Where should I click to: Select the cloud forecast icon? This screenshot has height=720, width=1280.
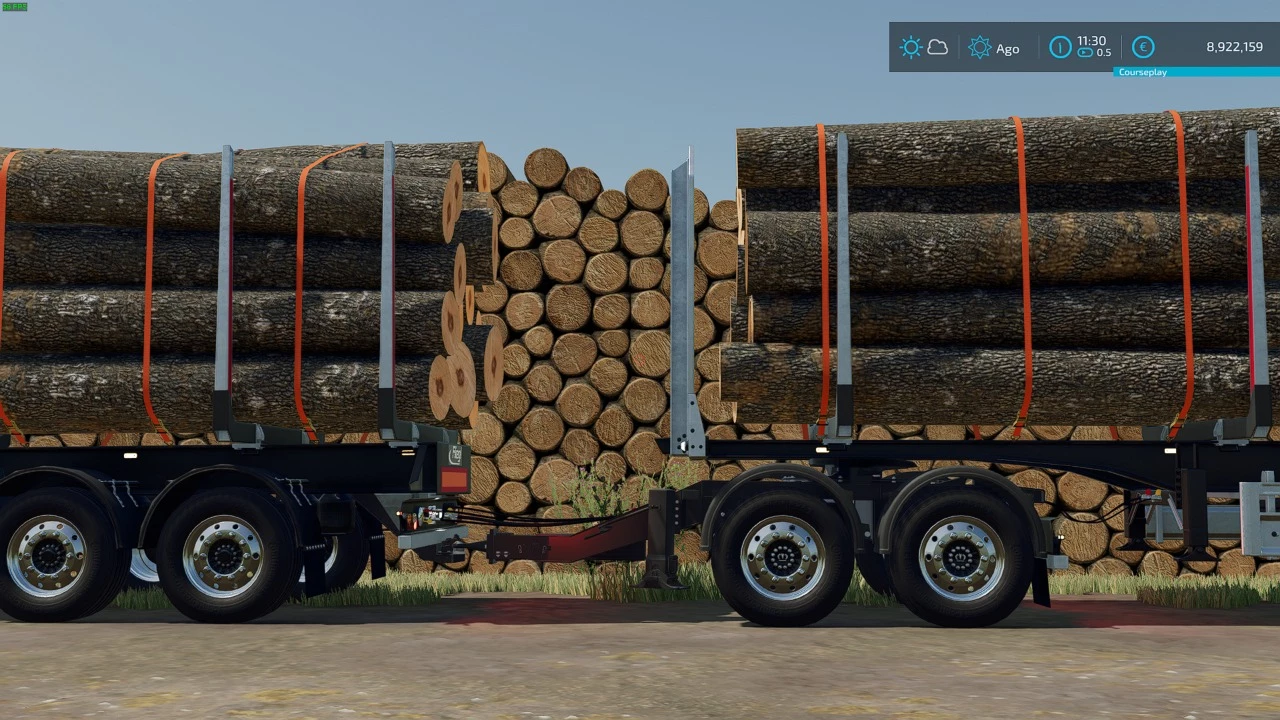pos(938,47)
